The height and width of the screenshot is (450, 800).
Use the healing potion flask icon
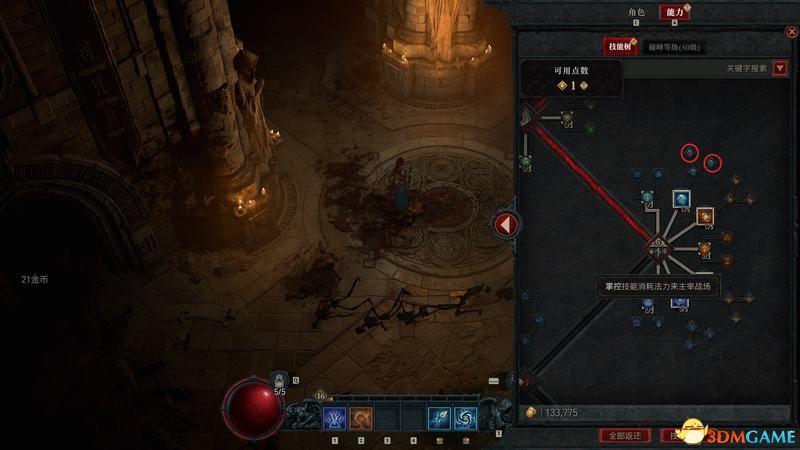pos(279,381)
